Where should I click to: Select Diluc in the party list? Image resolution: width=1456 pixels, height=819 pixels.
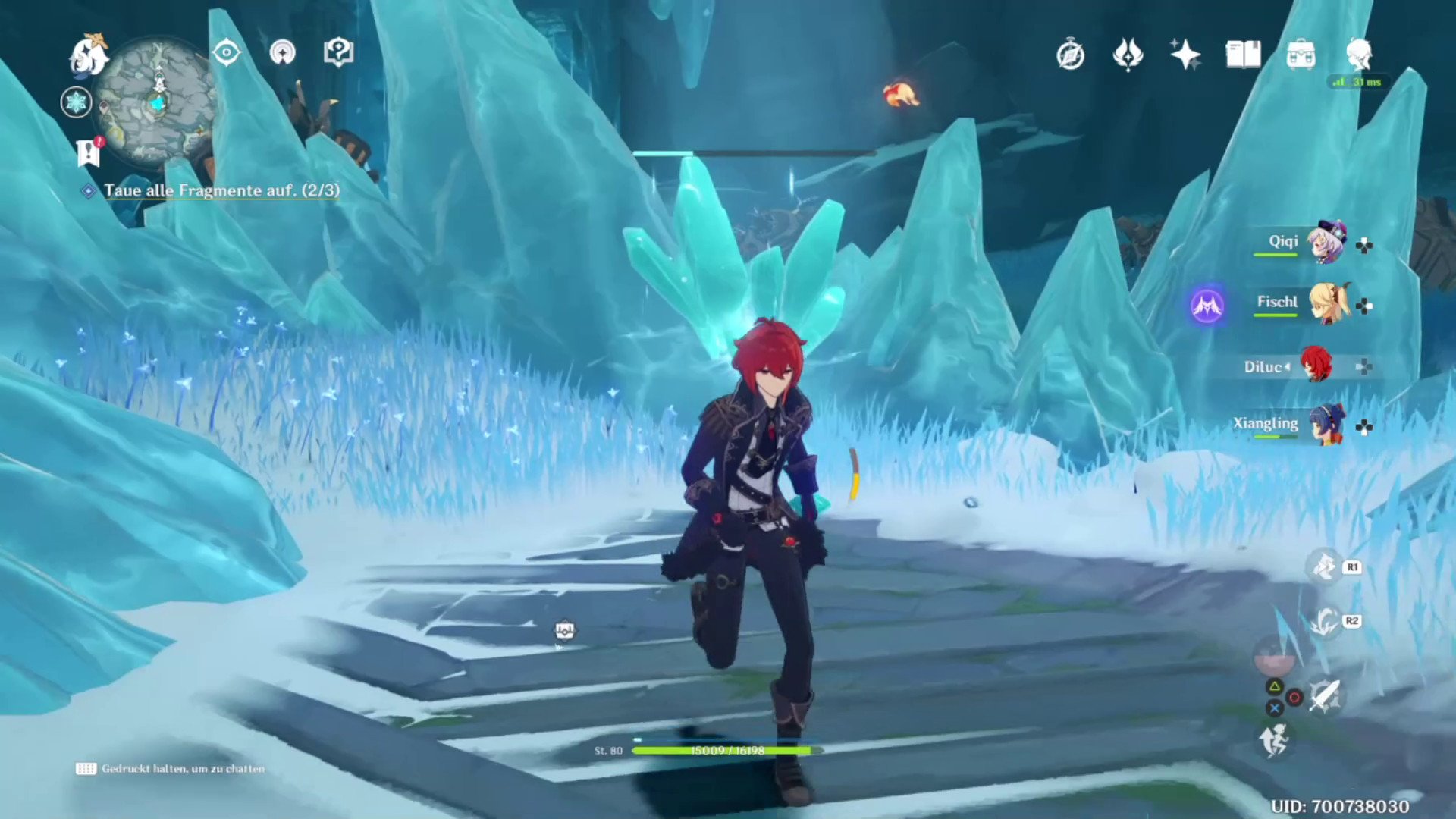click(1316, 366)
